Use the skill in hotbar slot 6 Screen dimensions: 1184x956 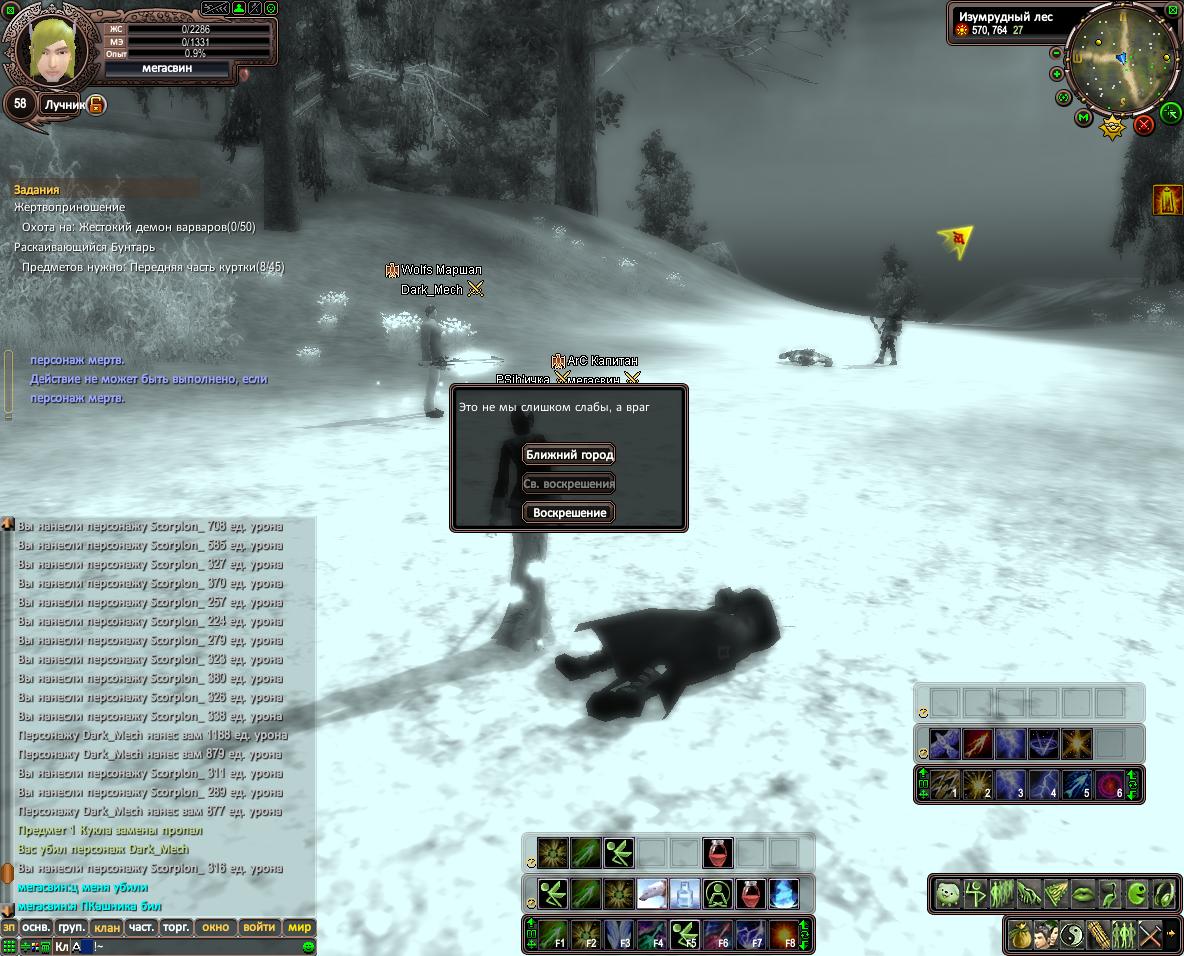coord(1110,784)
